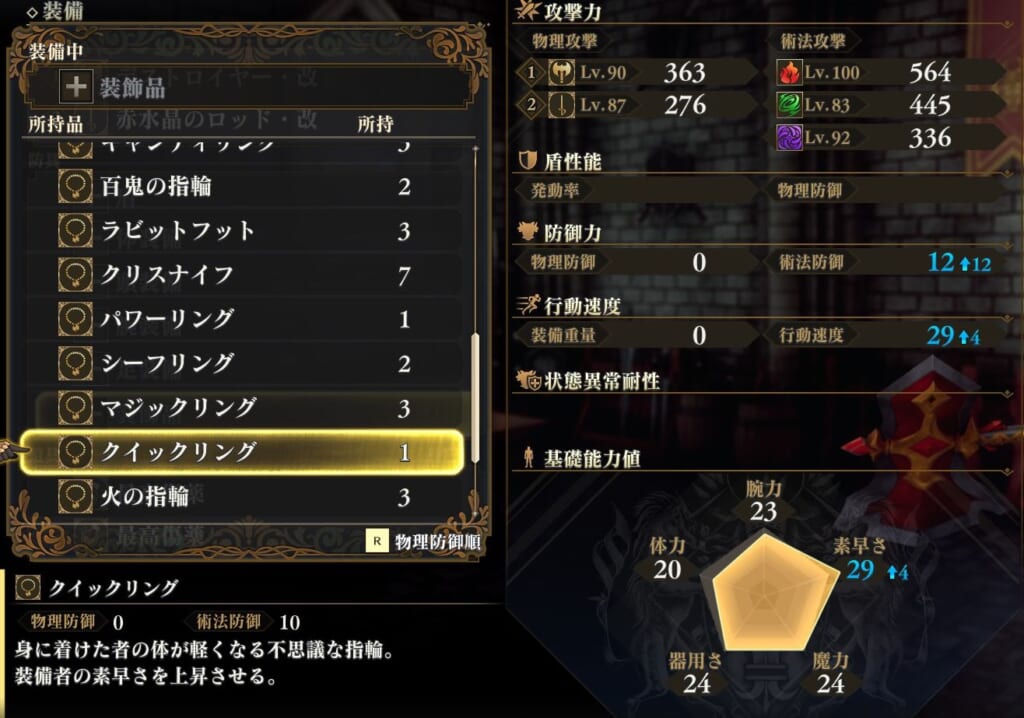Click the item list scrollbar

475,400
